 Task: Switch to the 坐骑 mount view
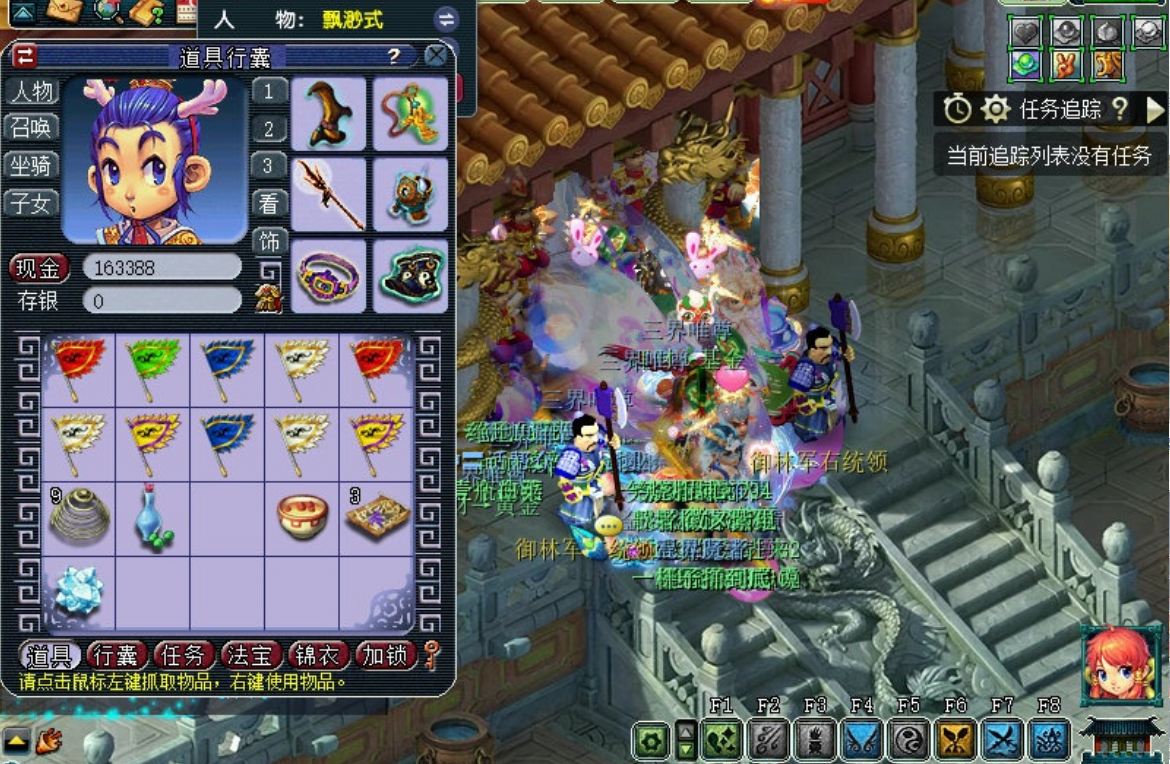click(x=32, y=165)
